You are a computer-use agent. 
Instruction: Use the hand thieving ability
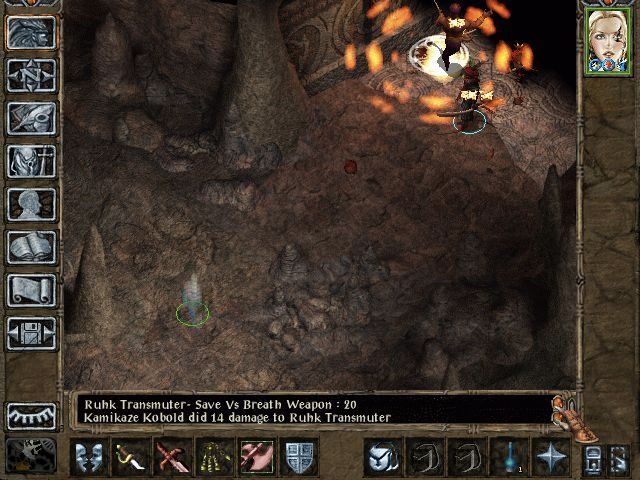(256, 458)
